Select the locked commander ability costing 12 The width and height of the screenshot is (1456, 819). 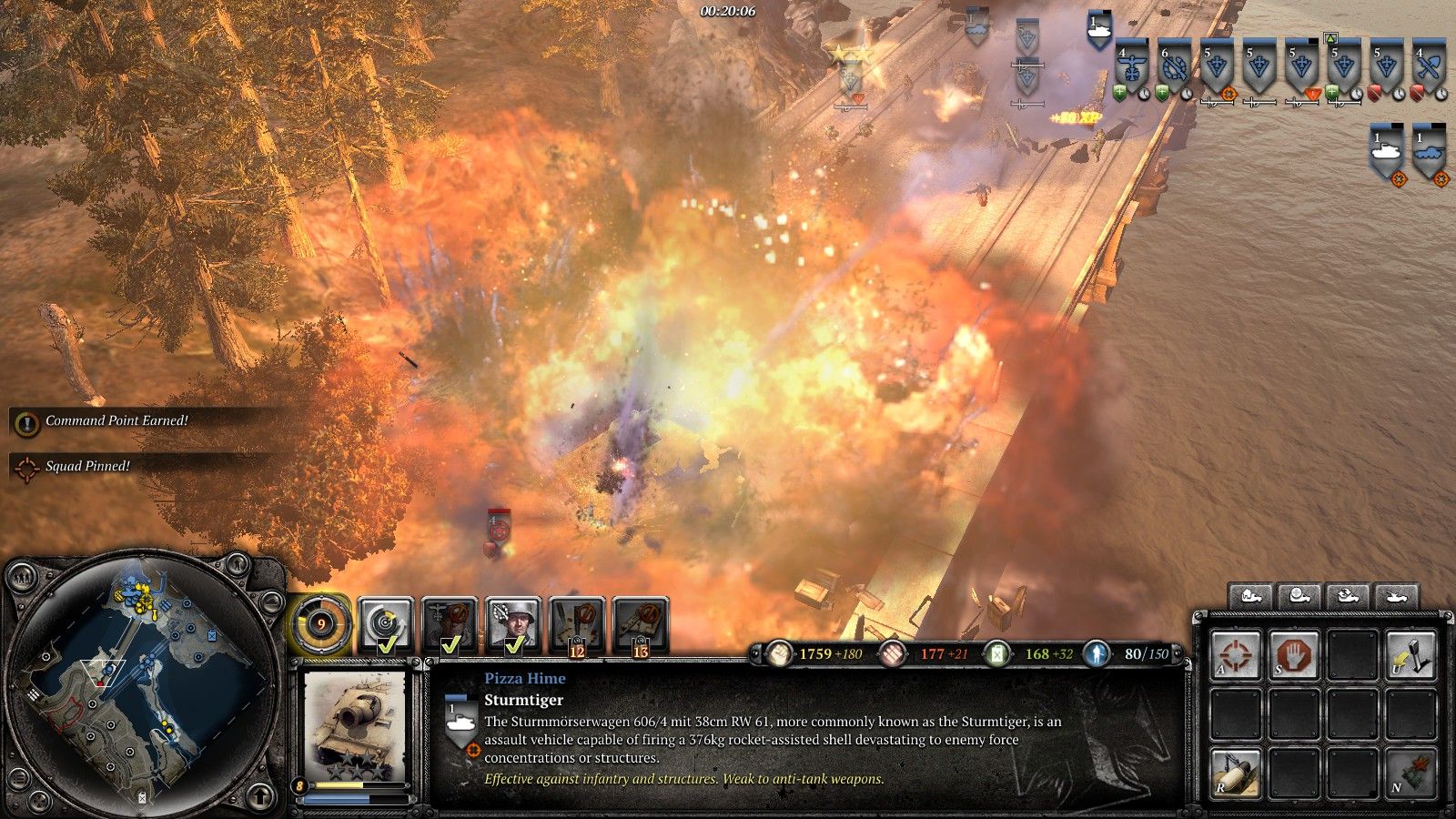tap(577, 624)
